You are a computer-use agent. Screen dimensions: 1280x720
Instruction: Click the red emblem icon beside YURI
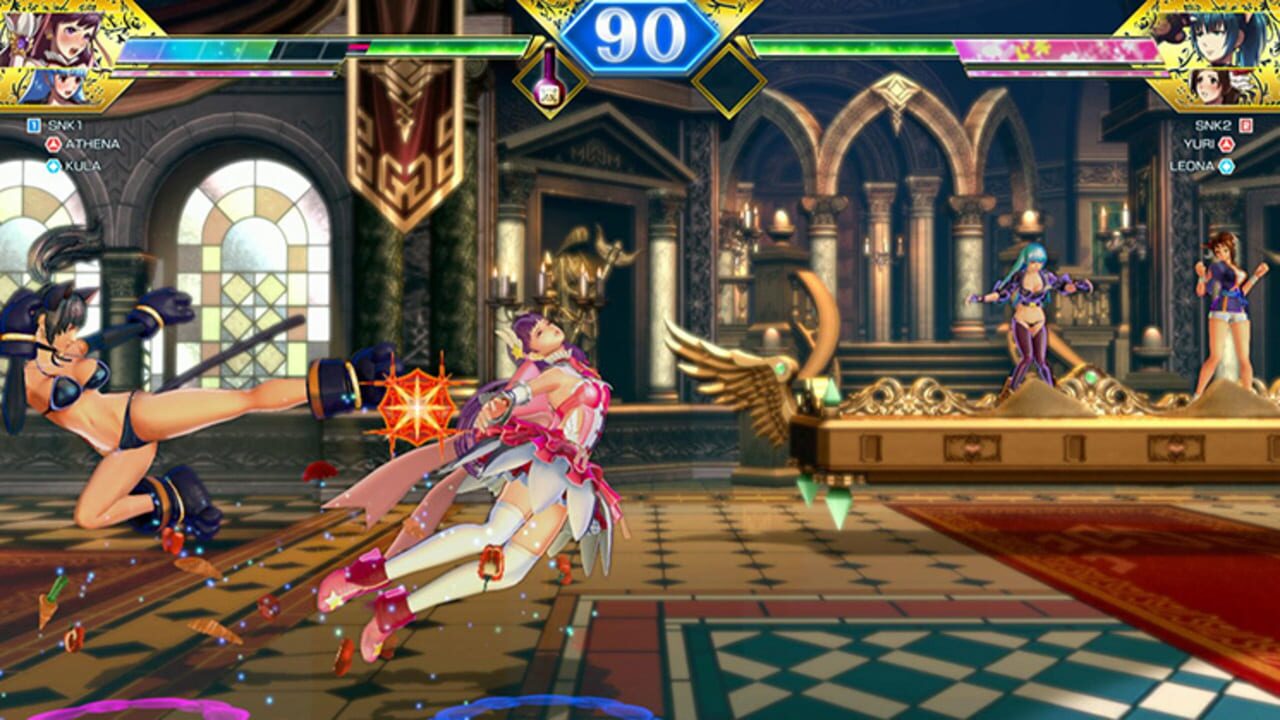click(x=1226, y=144)
